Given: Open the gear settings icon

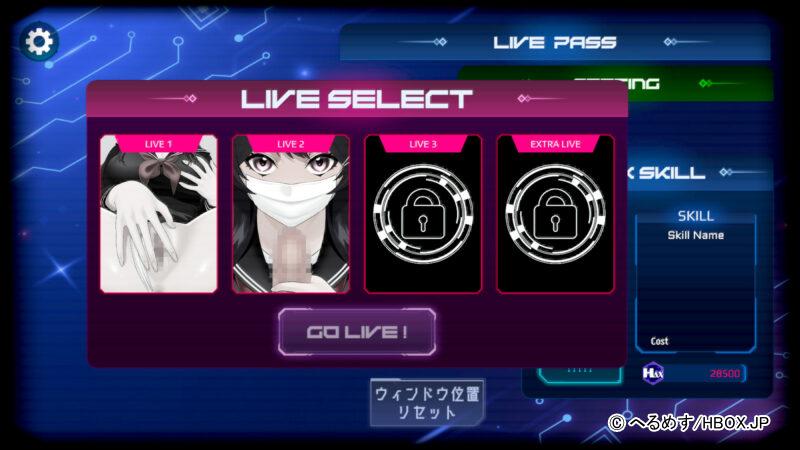Looking at the screenshot, I should click(x=40, y=41).
